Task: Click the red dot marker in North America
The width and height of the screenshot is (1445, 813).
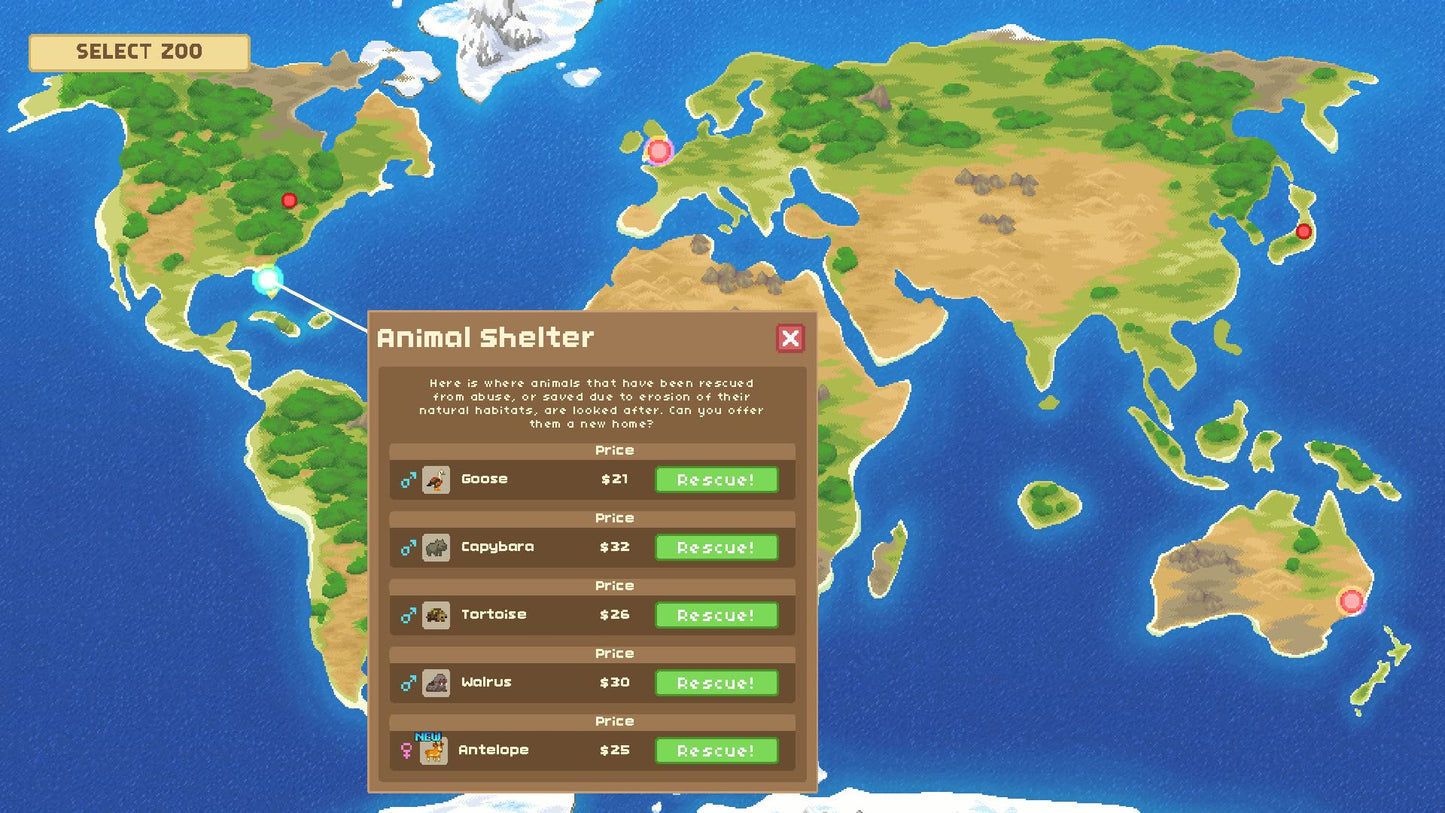Action: tap(288, 200)
